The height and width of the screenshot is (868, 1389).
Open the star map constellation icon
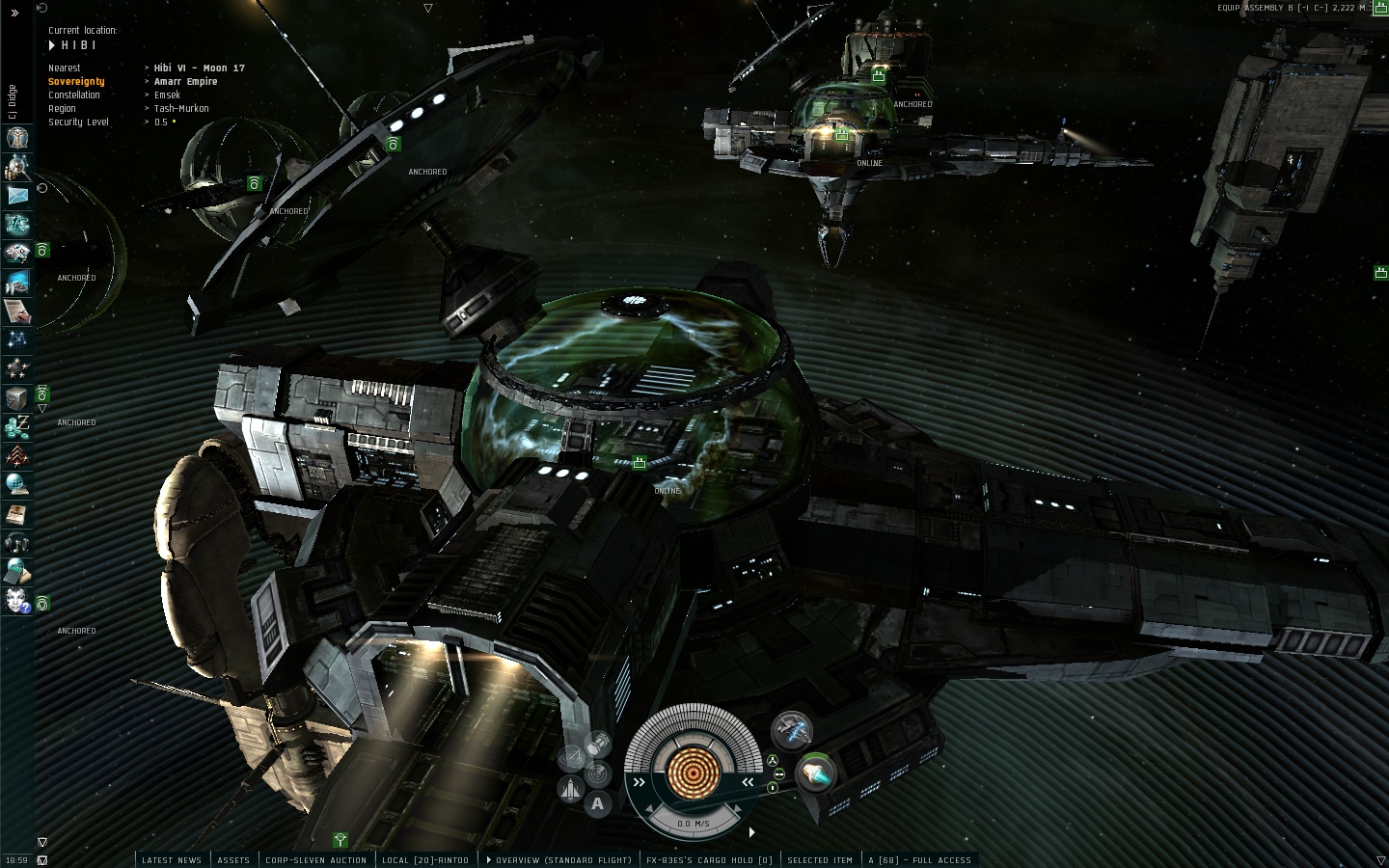pos(17,339)
